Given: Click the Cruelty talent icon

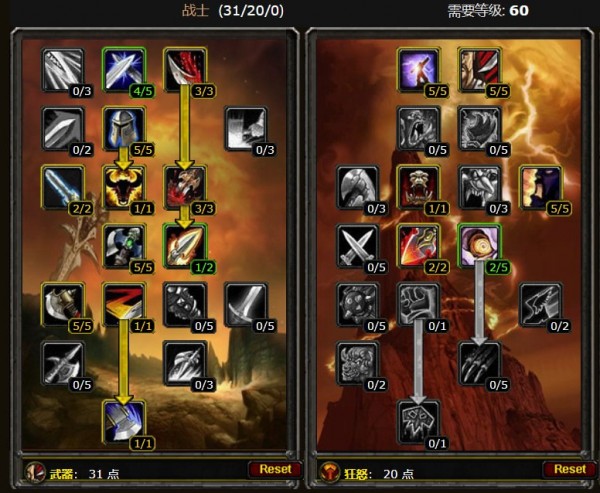Looking at the screenshot, I should (479, 68).
